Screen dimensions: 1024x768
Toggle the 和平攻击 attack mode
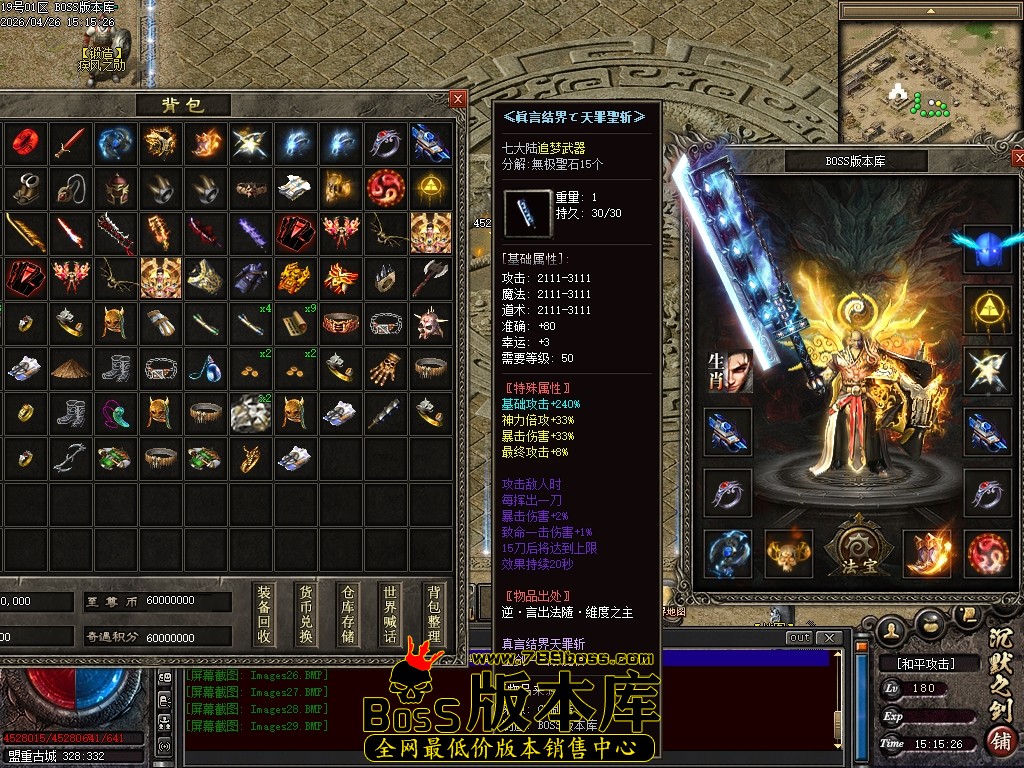pyautogui.click(x=917, y=663)
